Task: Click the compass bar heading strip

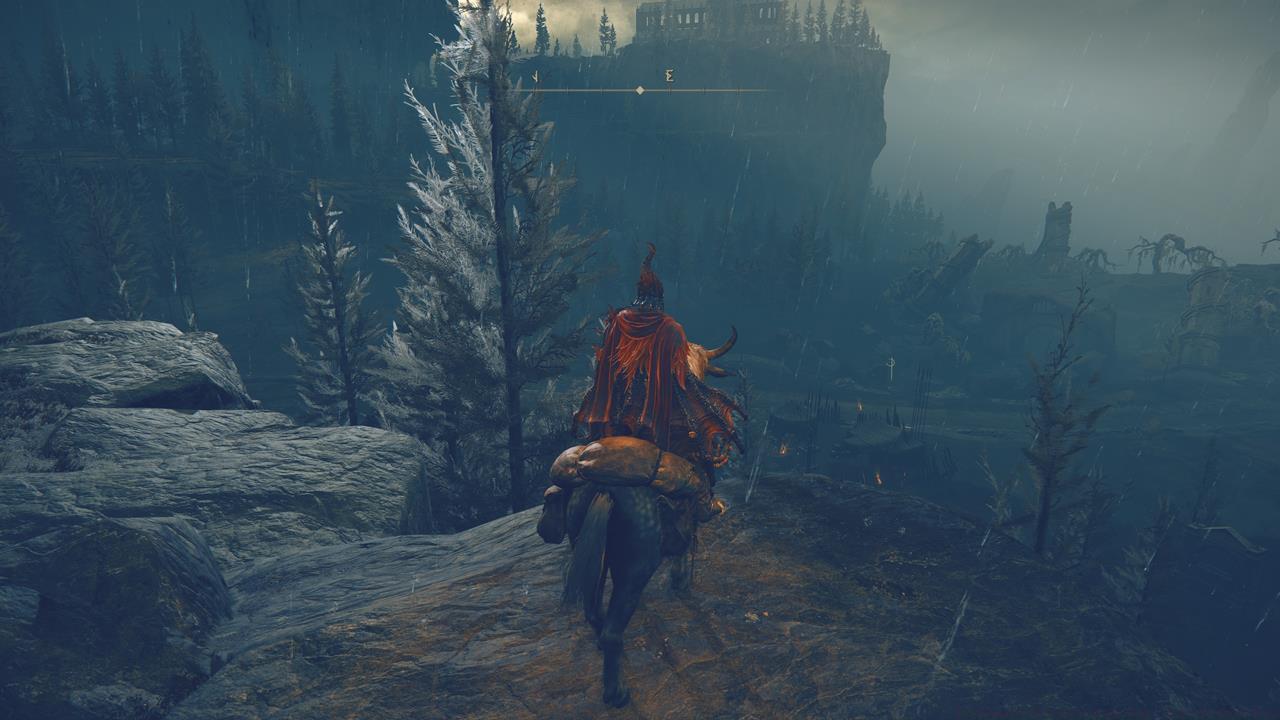Action: click(x=640, y=89)
